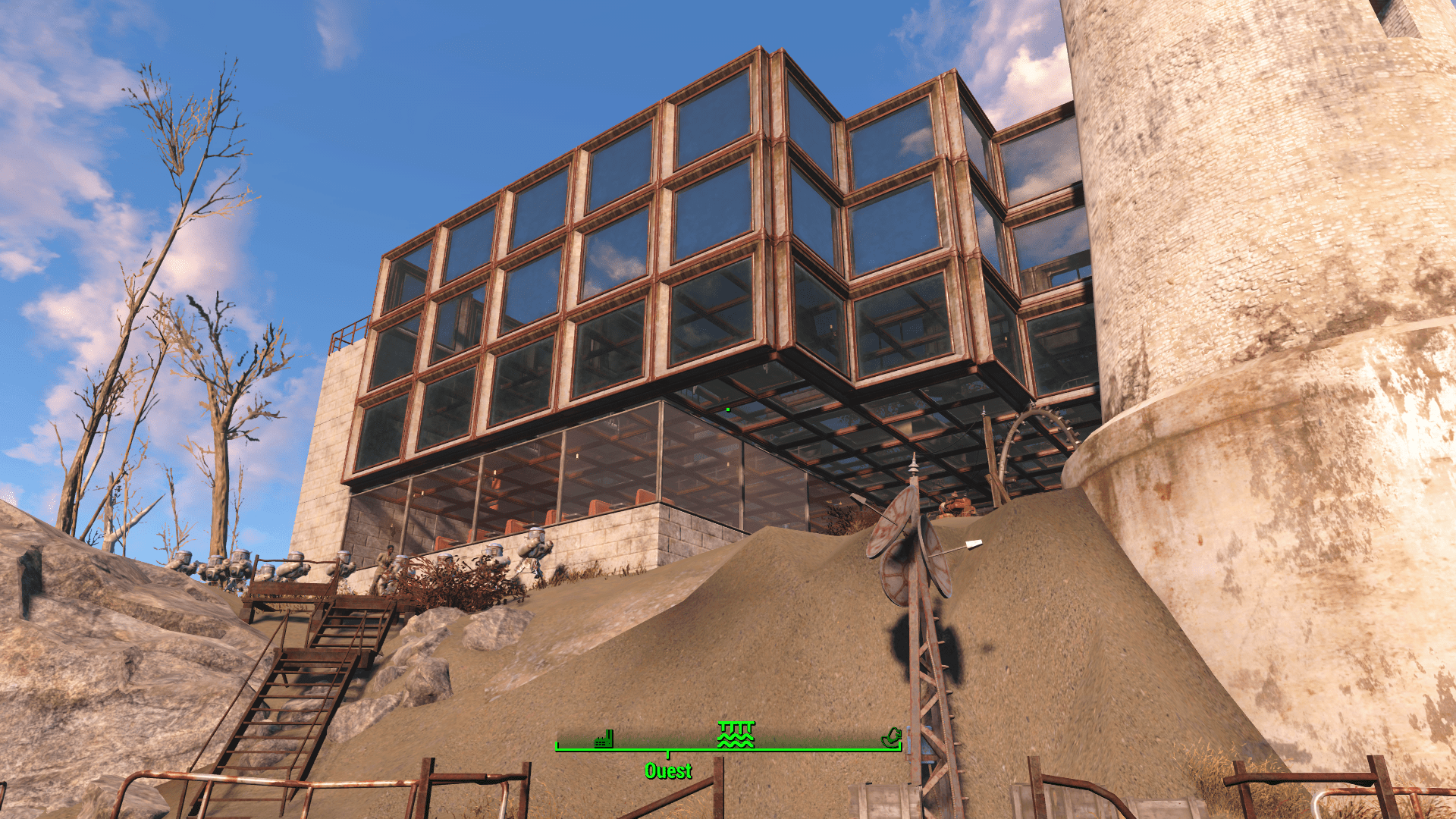Select the pier and waves compass marker
1456x819 pixels.
click(736, 734)
